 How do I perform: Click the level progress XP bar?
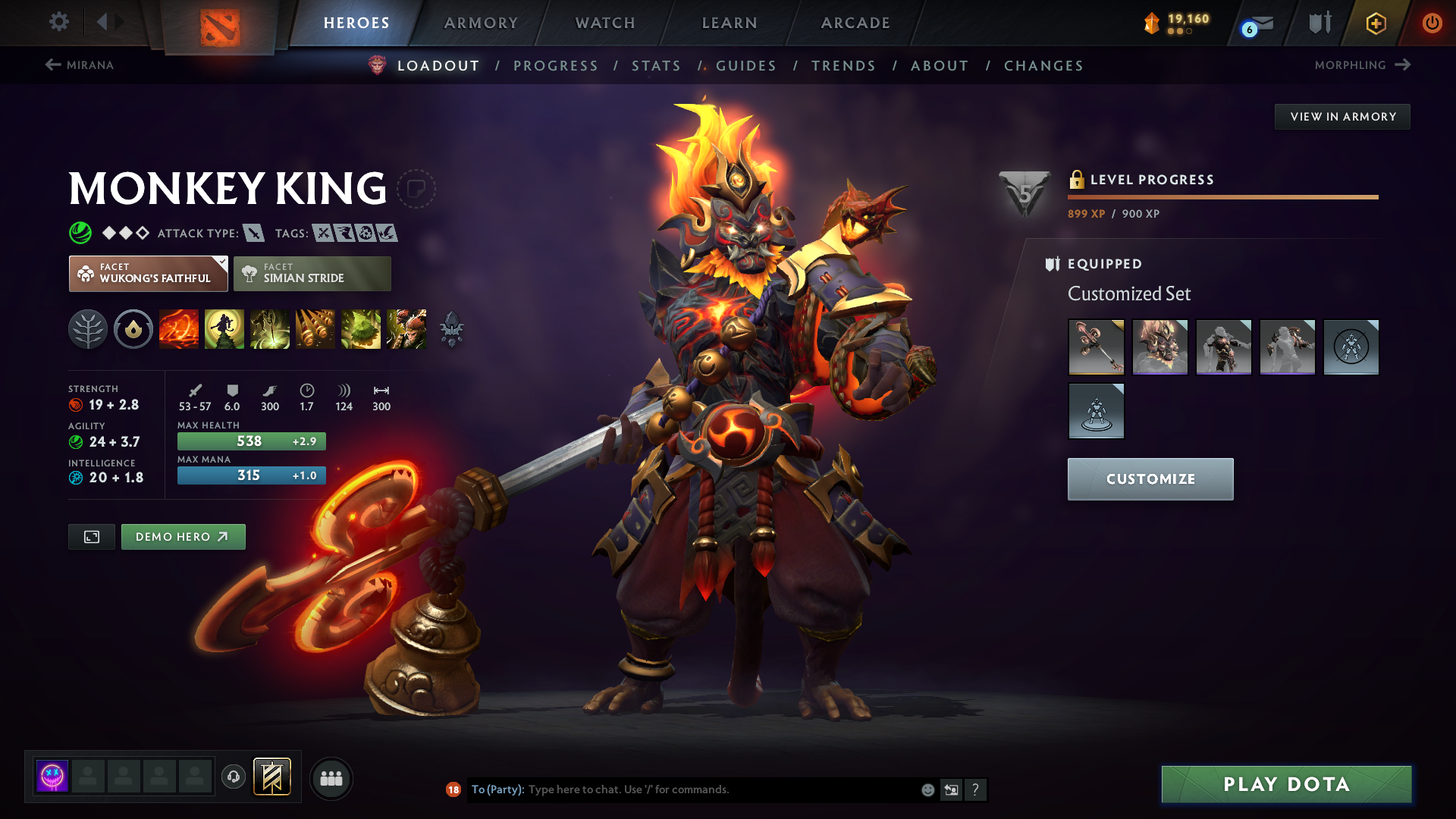[x=1222, y=196]
